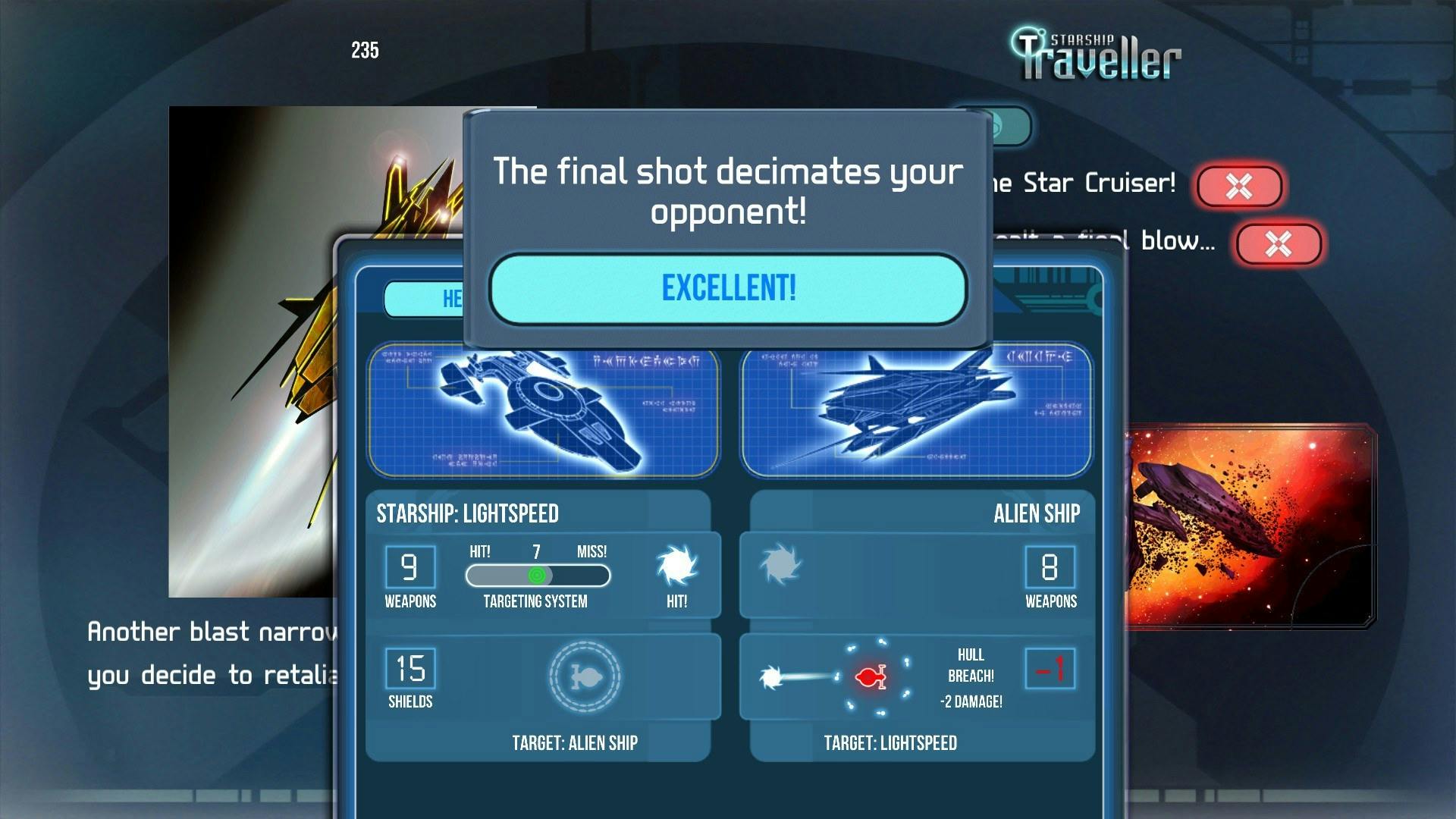Click the targeting system slider marker
Viewport: 1456px width, 819px height.
tap(536, 576)
